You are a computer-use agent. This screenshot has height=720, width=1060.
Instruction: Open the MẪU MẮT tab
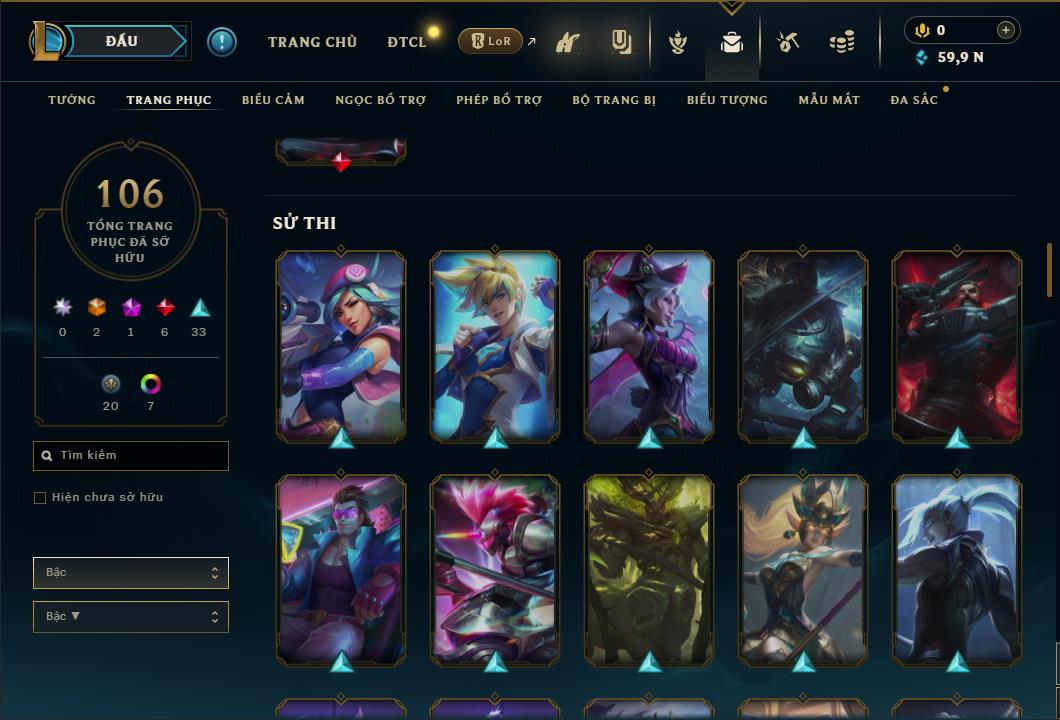click(x=829, y=100)
